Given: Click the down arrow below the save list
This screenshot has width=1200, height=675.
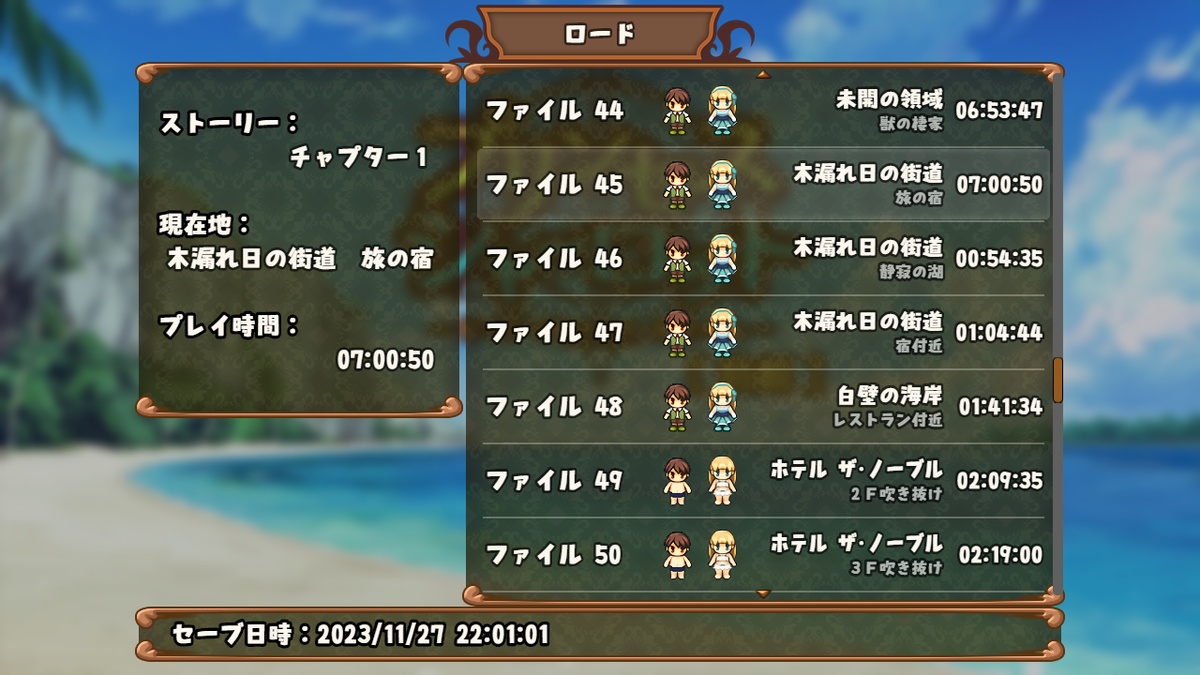Looking at the screenshot, I should click(763, 594).
